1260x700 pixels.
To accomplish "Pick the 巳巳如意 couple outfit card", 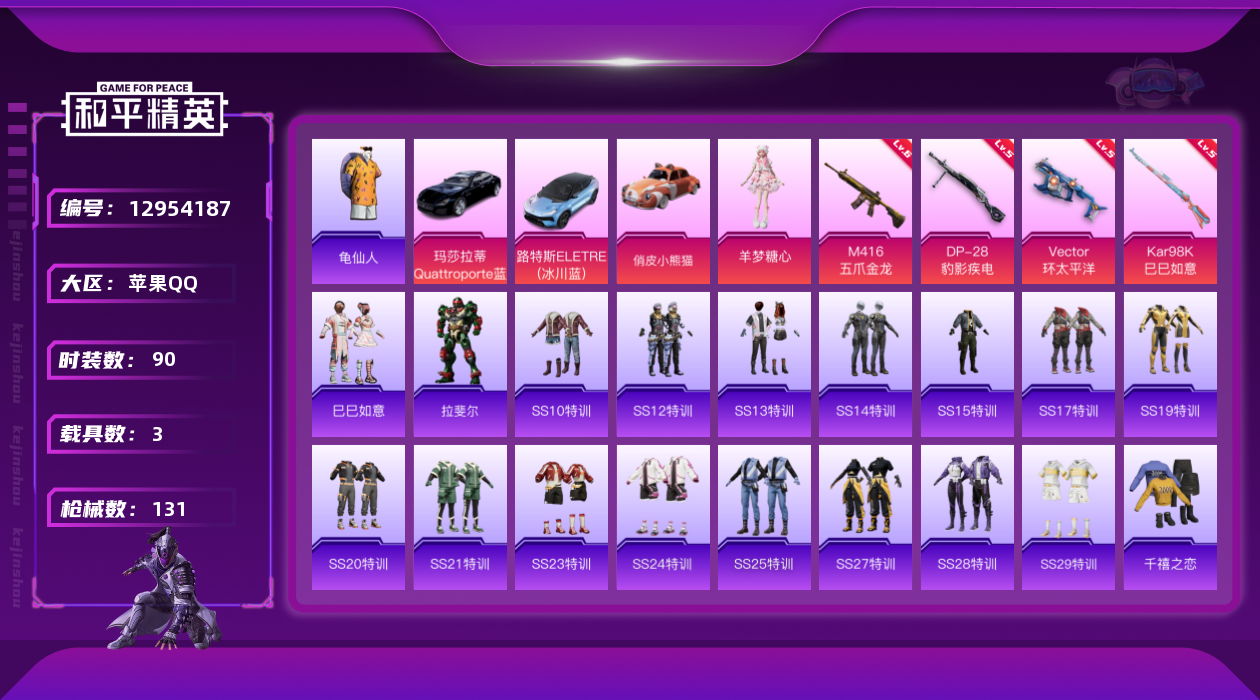I will 358,364.
